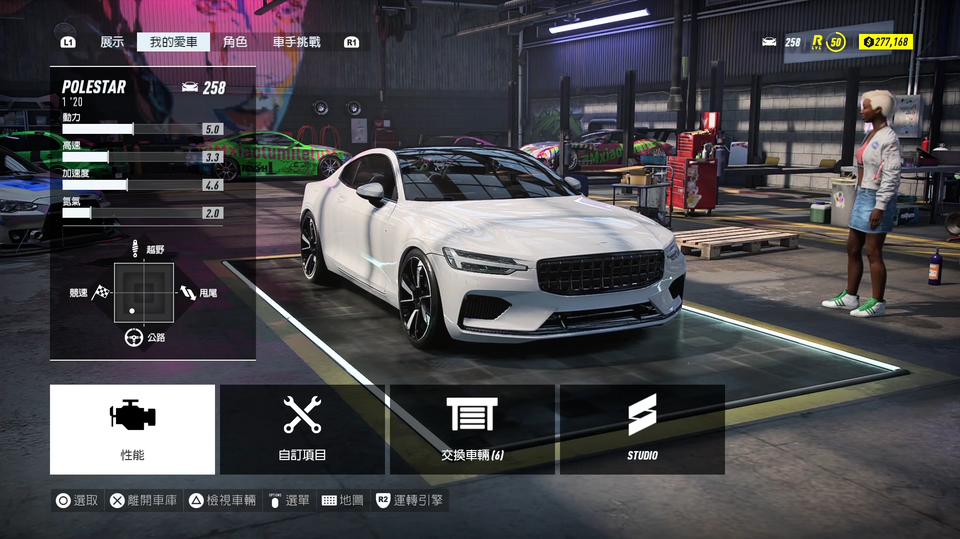
Task: Choose the 自訂項目 customization tile
Action: point(302,429)
